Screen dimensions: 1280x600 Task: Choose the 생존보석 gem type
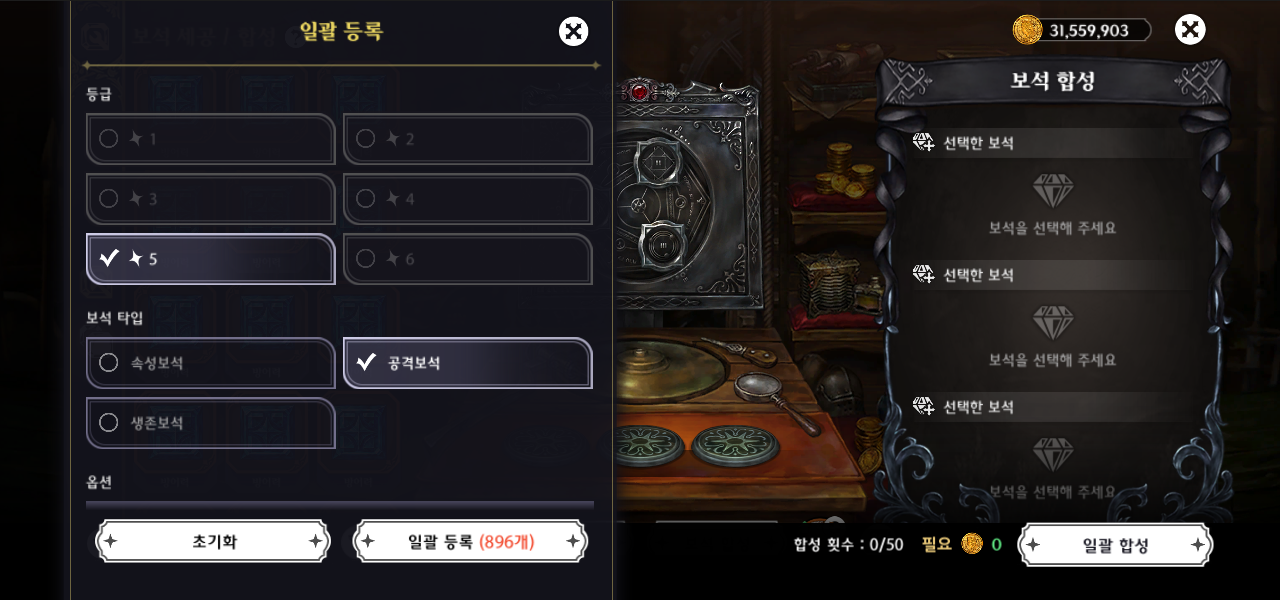point(210,423)
